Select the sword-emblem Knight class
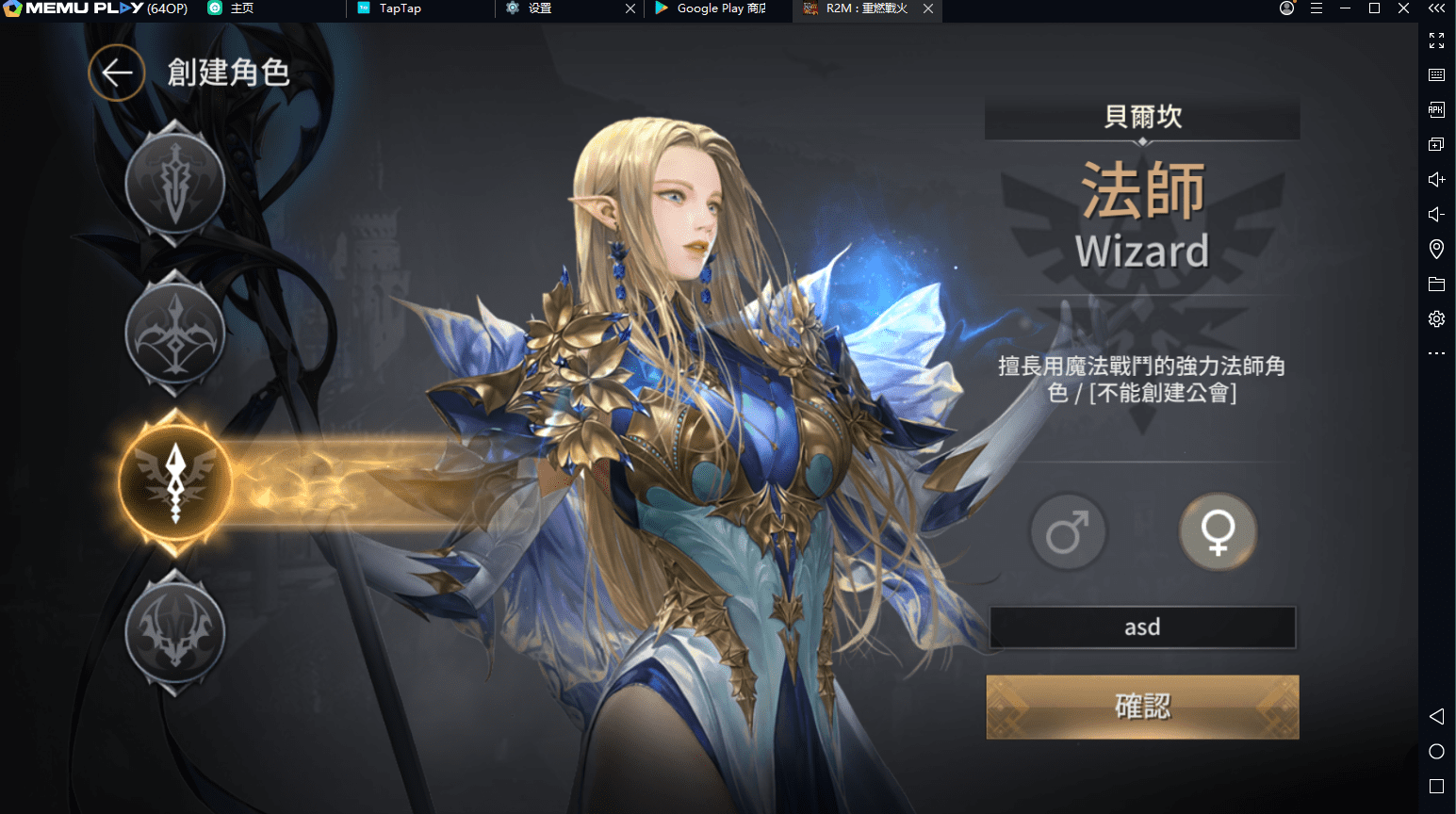This screenshot has width=1456, height=814. 175,183
